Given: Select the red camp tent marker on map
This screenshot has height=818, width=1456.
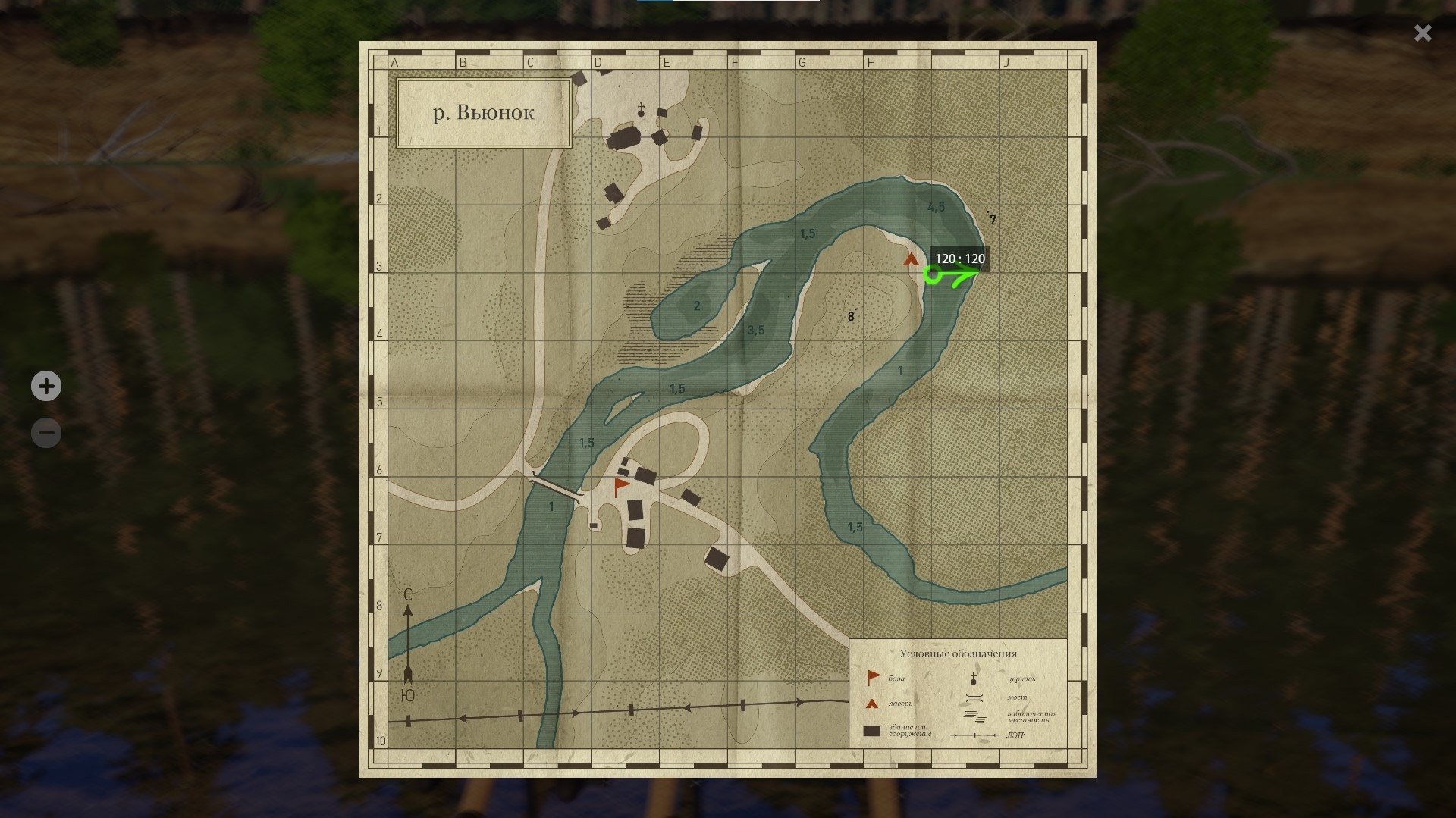Looking at the screenshot, I should coord(911,260).
